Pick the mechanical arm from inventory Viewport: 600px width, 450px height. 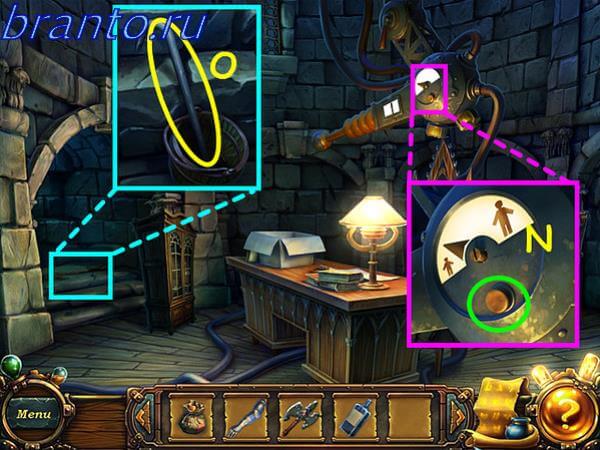(246, 416)
